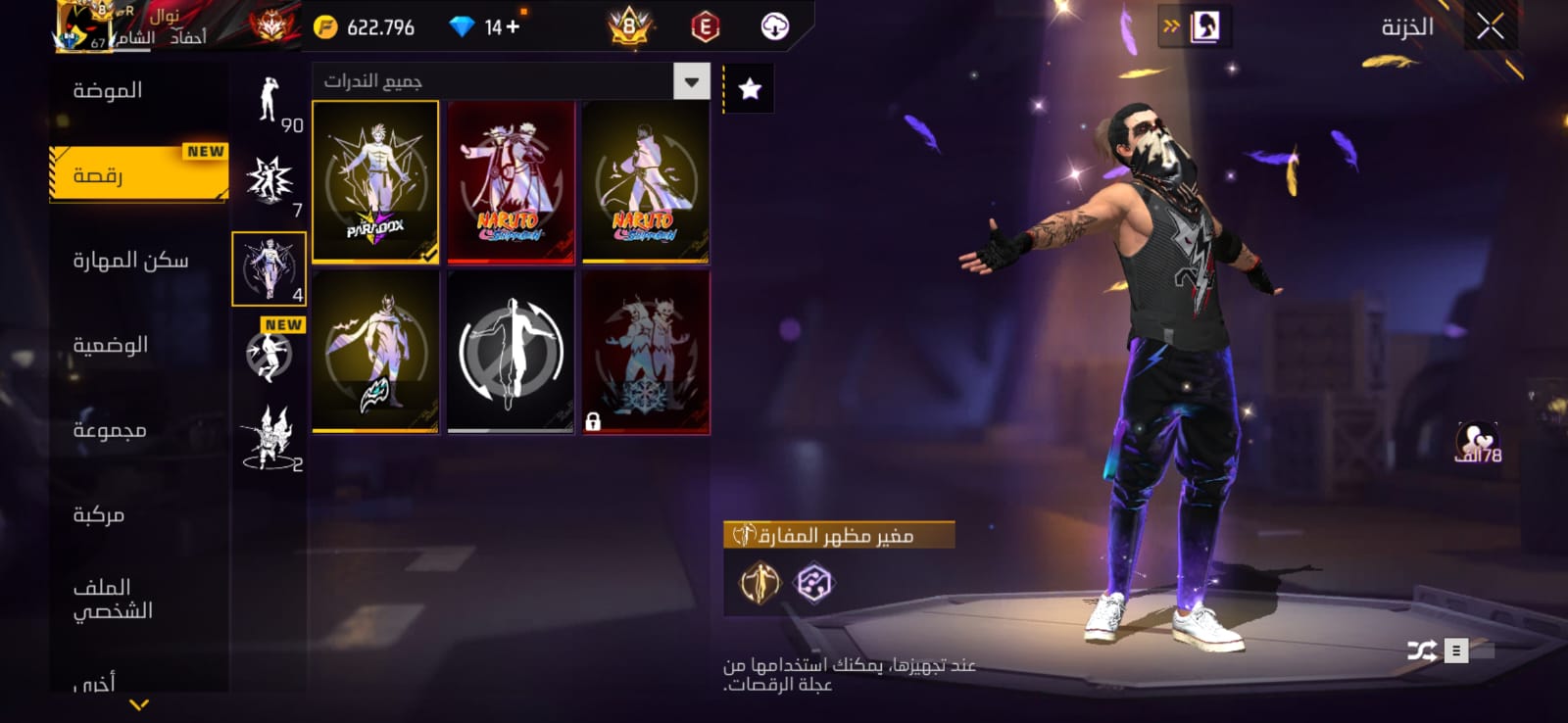Close the vault screen with the X
Image resolution: width=1568 pixels, height=723 pixels.
[x=1490, y=27]
